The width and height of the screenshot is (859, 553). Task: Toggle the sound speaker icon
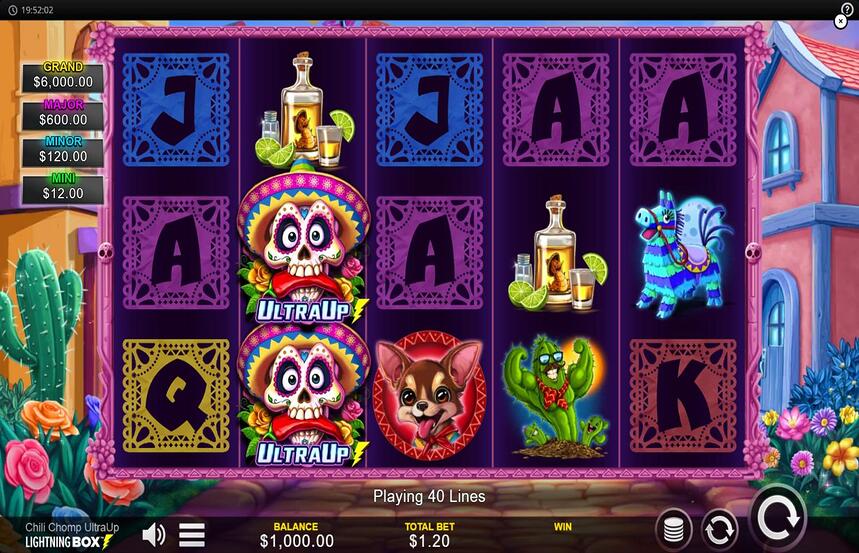[154, 534]
